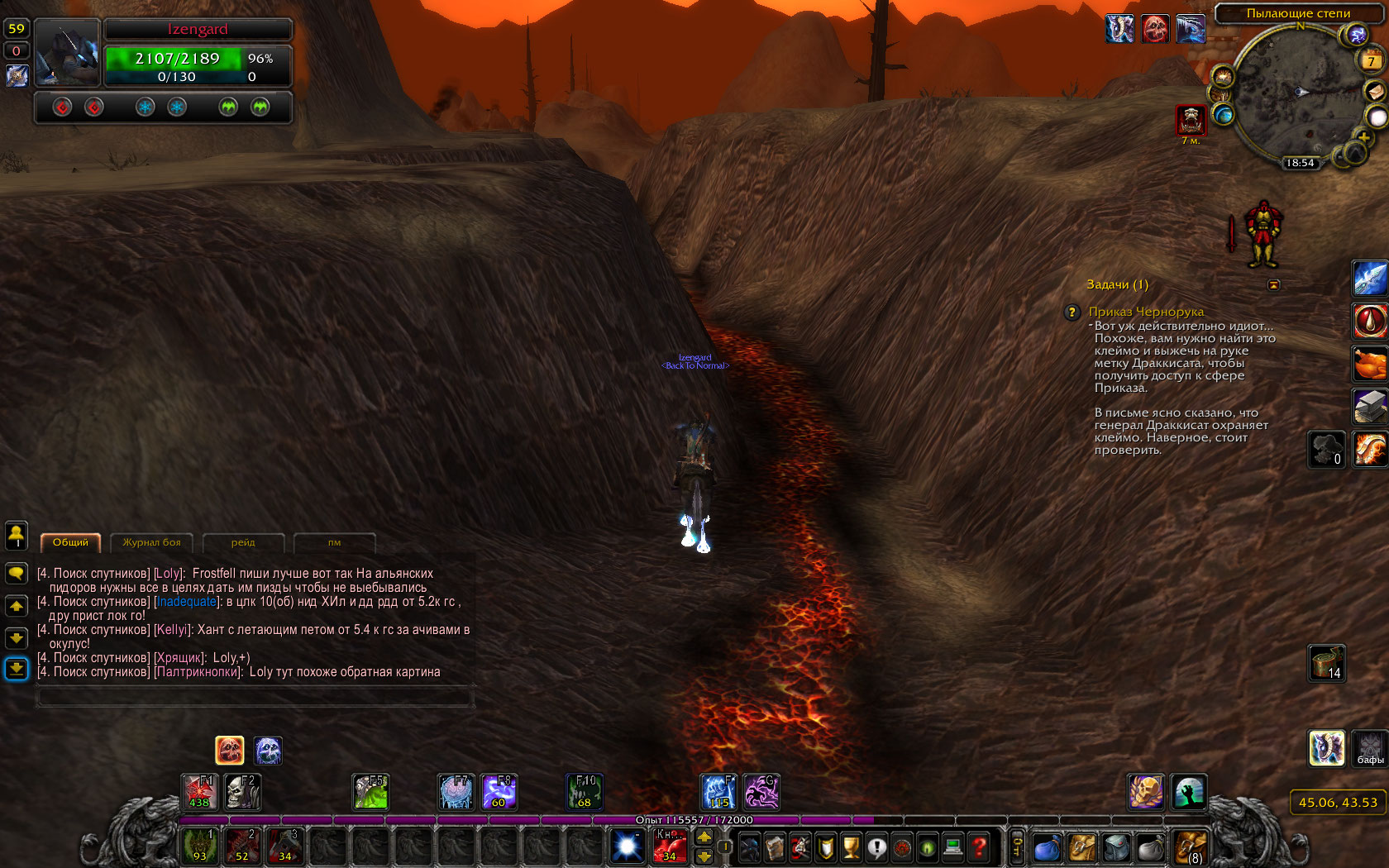This screenshot has width=1389, height=868.
Task: Activate the F7 frost brain ability
Action: click(x=456, y=791)
